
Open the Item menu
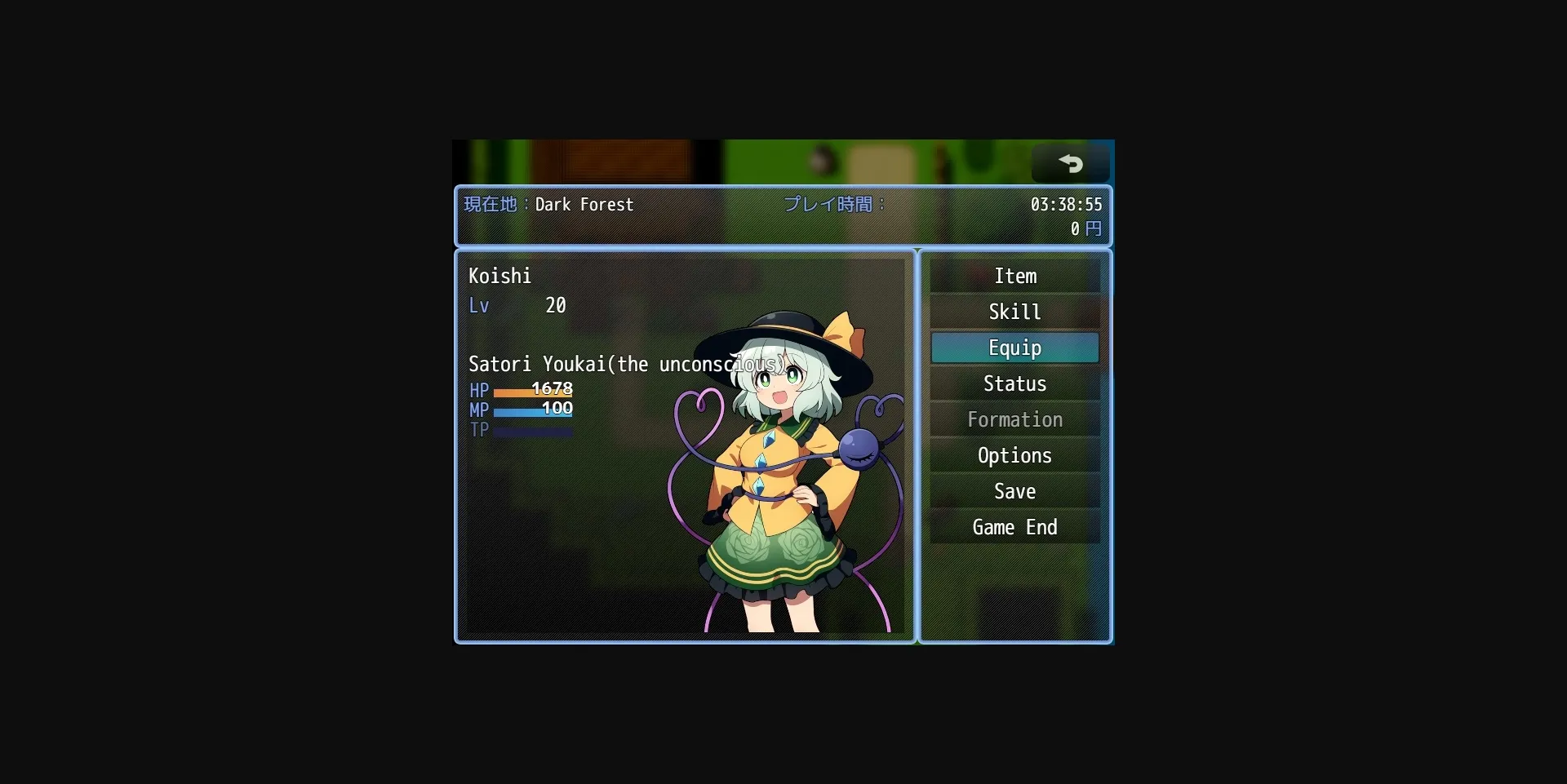[1014, 276]
